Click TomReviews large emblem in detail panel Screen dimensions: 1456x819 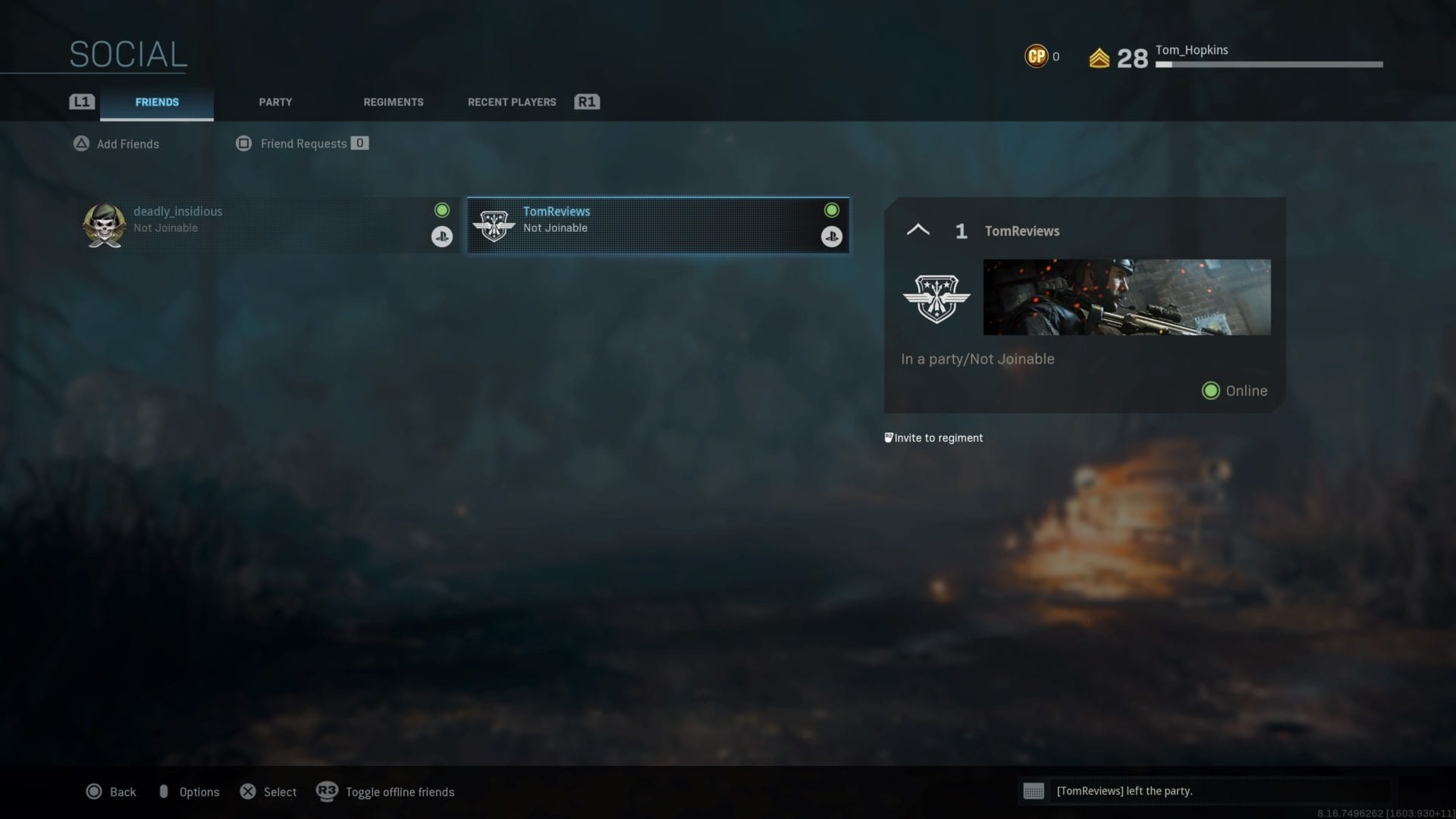coord(938,298)
